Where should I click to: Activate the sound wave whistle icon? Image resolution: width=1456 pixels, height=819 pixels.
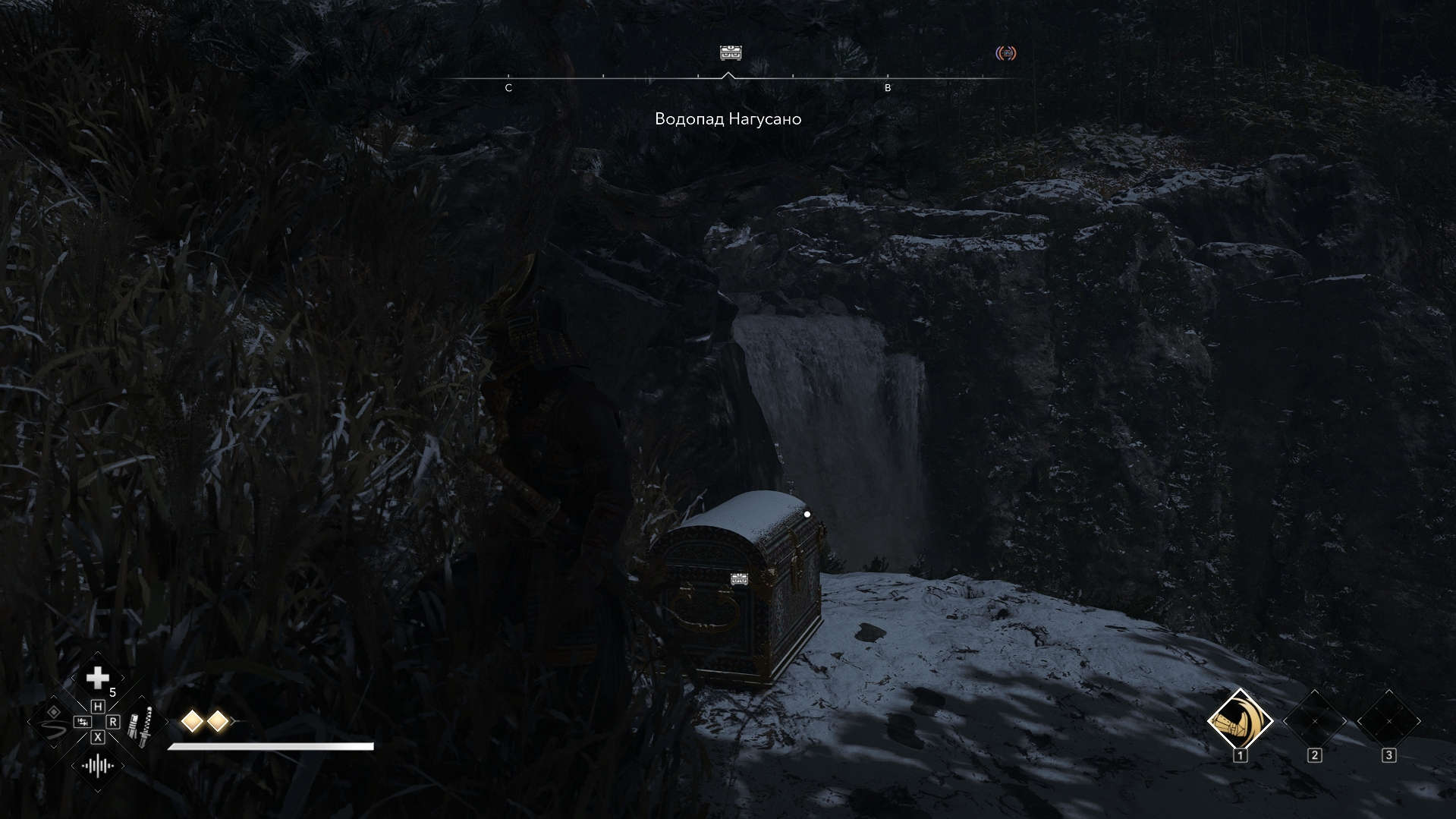pos(98,765)
